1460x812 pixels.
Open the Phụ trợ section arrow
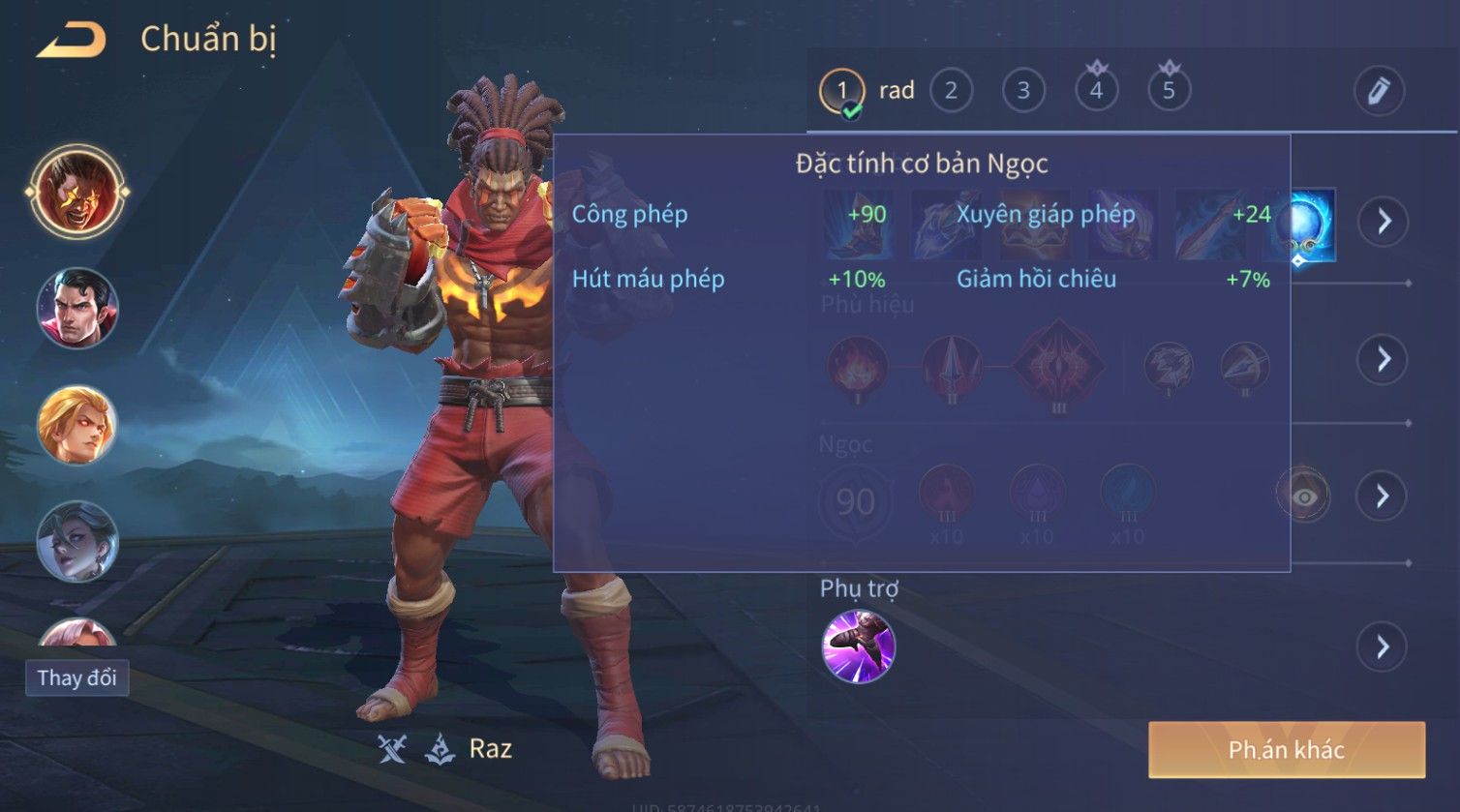[x=1383, y=647]
